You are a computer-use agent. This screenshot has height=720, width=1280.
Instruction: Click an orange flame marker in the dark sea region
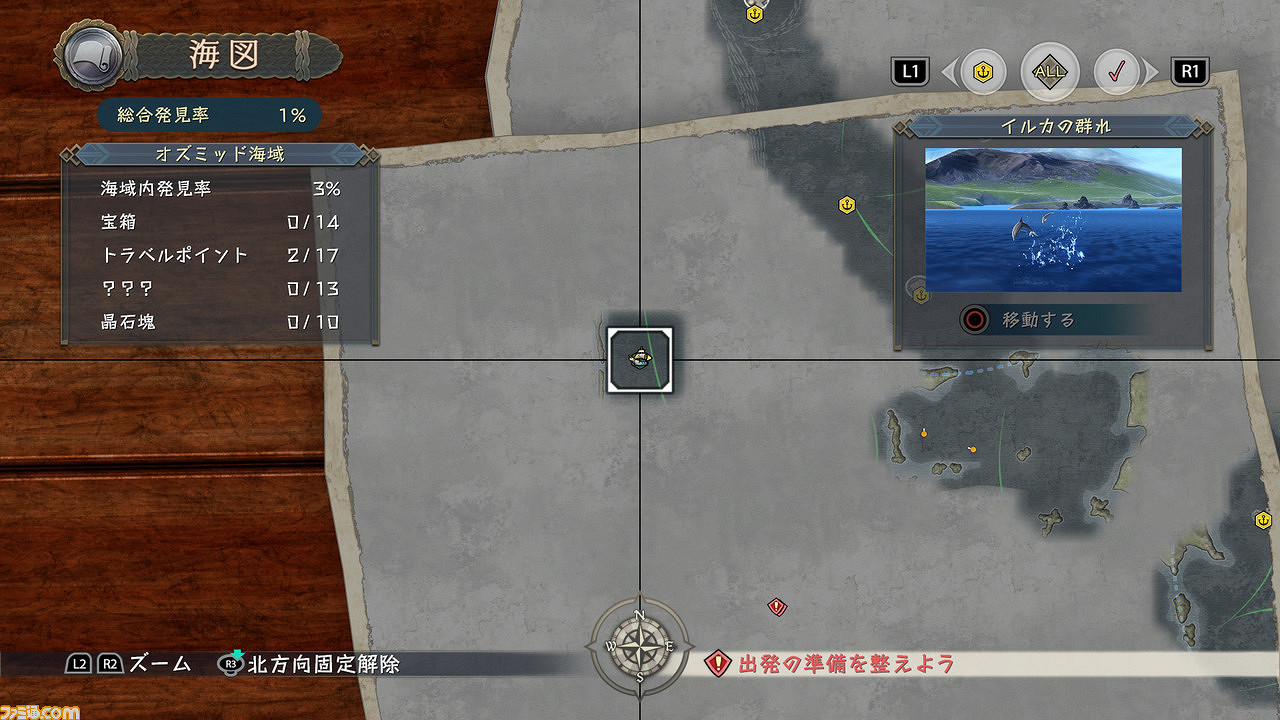(922, 432)
